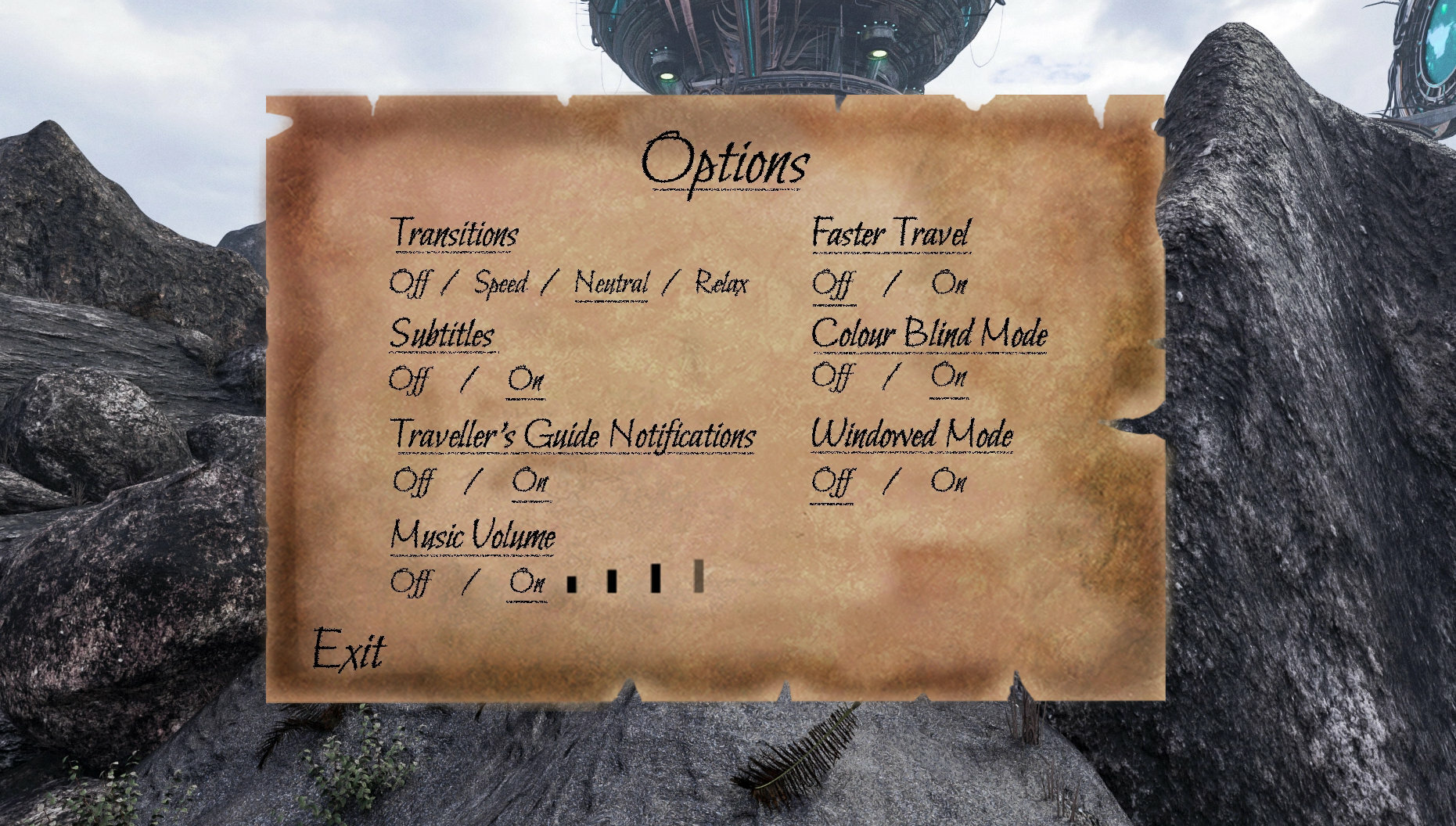
Task: Turn Faster Travel Off
Action: [832, 283]
